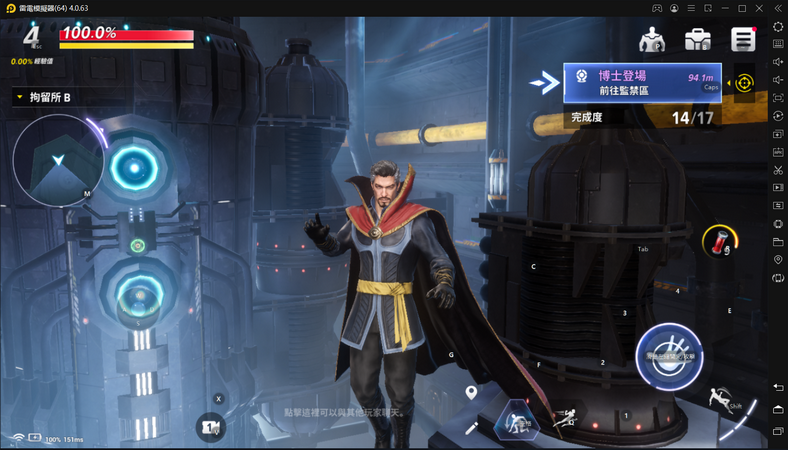Screen dimensions: 788x450
Task: Open the main menu list icon
Action: tap(742, 39)
